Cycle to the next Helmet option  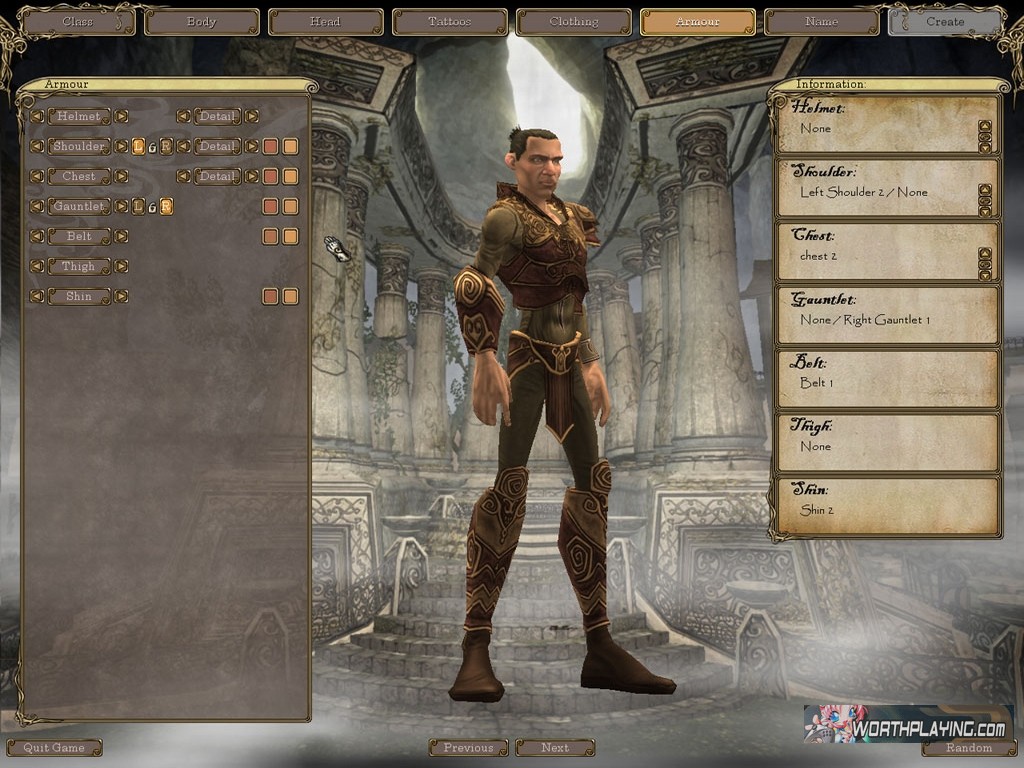coord(121,116)
